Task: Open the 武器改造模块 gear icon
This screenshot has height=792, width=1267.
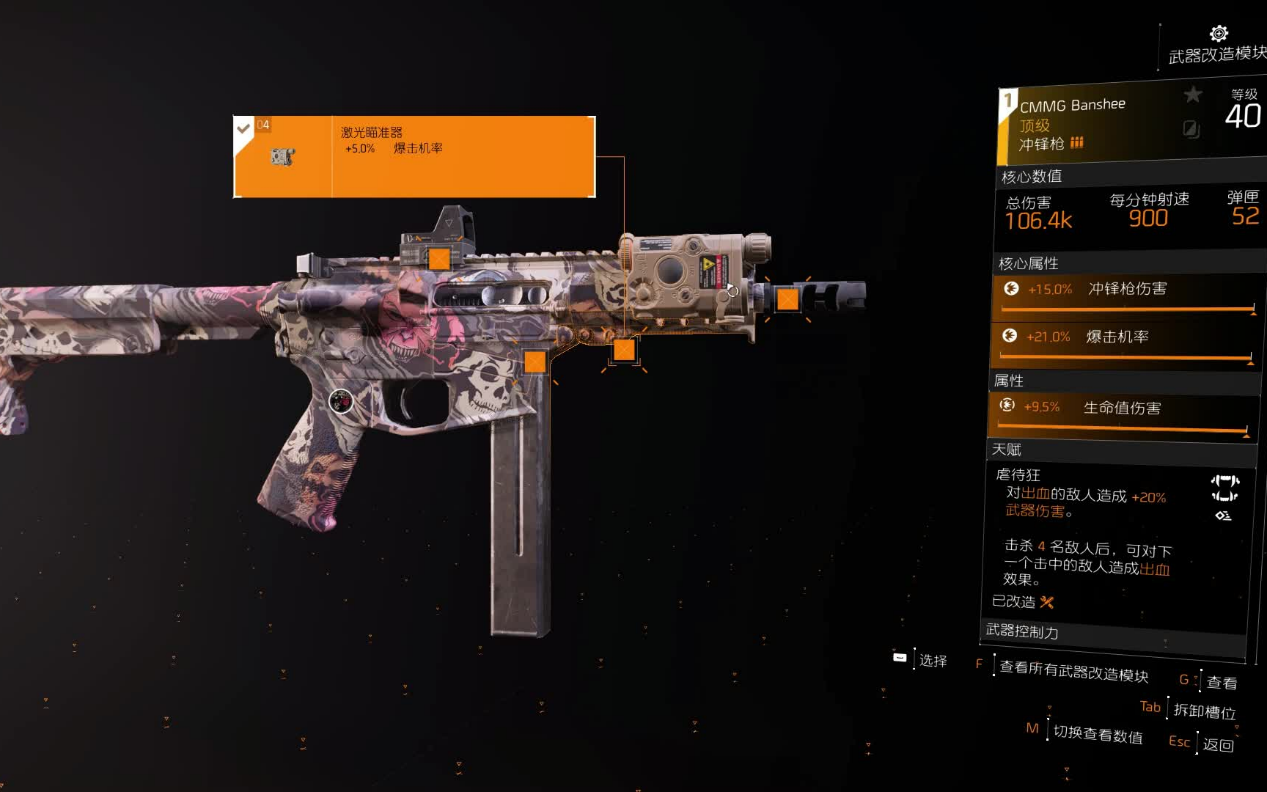Action: (1218, 35)
